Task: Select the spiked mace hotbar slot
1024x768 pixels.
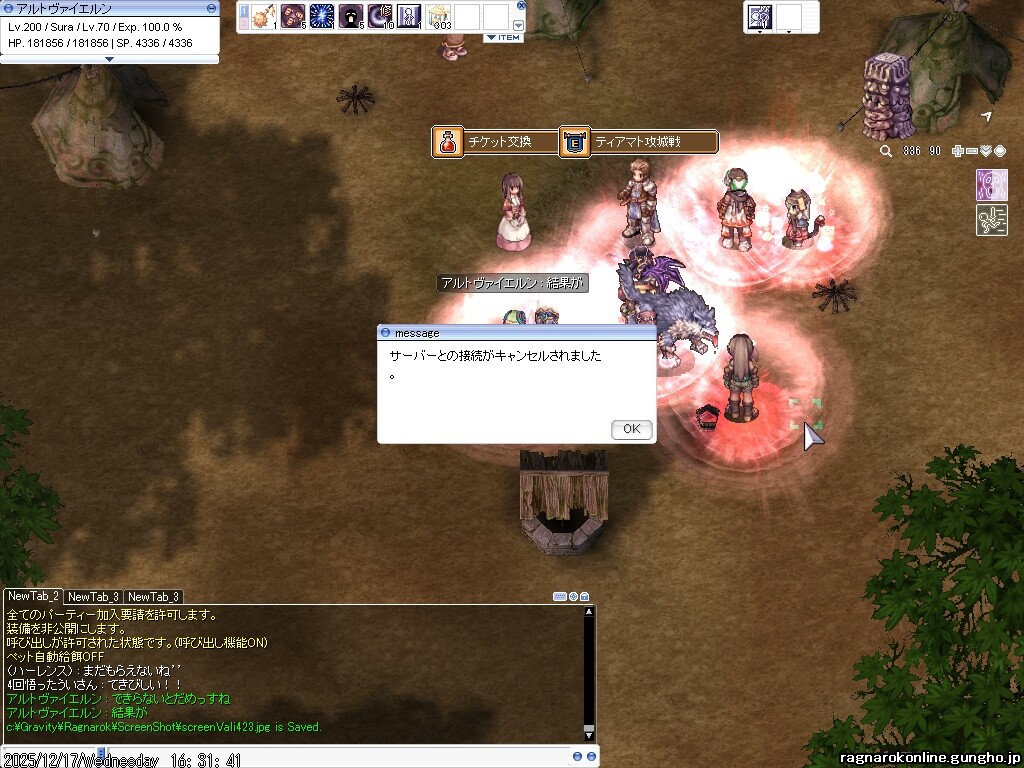Action: point(264,16)
